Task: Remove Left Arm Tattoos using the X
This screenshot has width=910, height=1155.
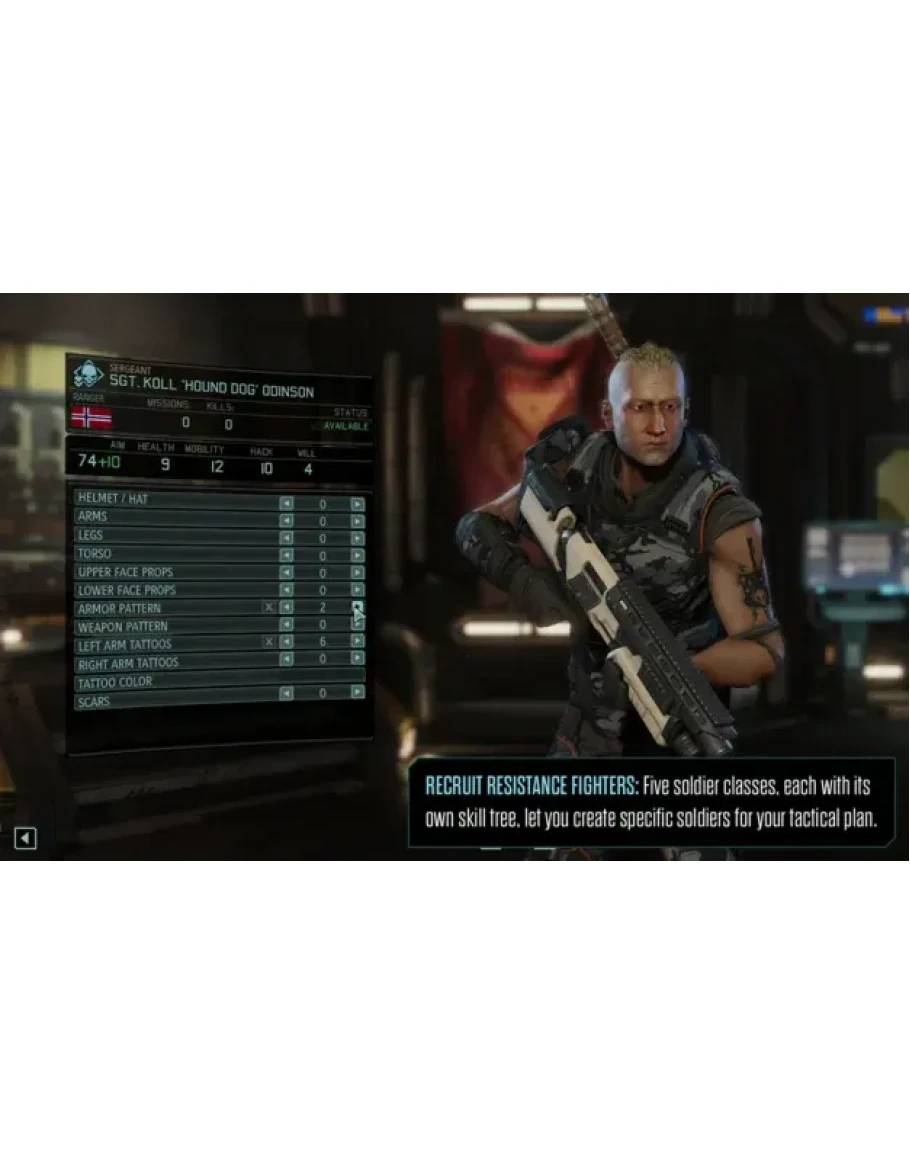Action: (268, 642)
